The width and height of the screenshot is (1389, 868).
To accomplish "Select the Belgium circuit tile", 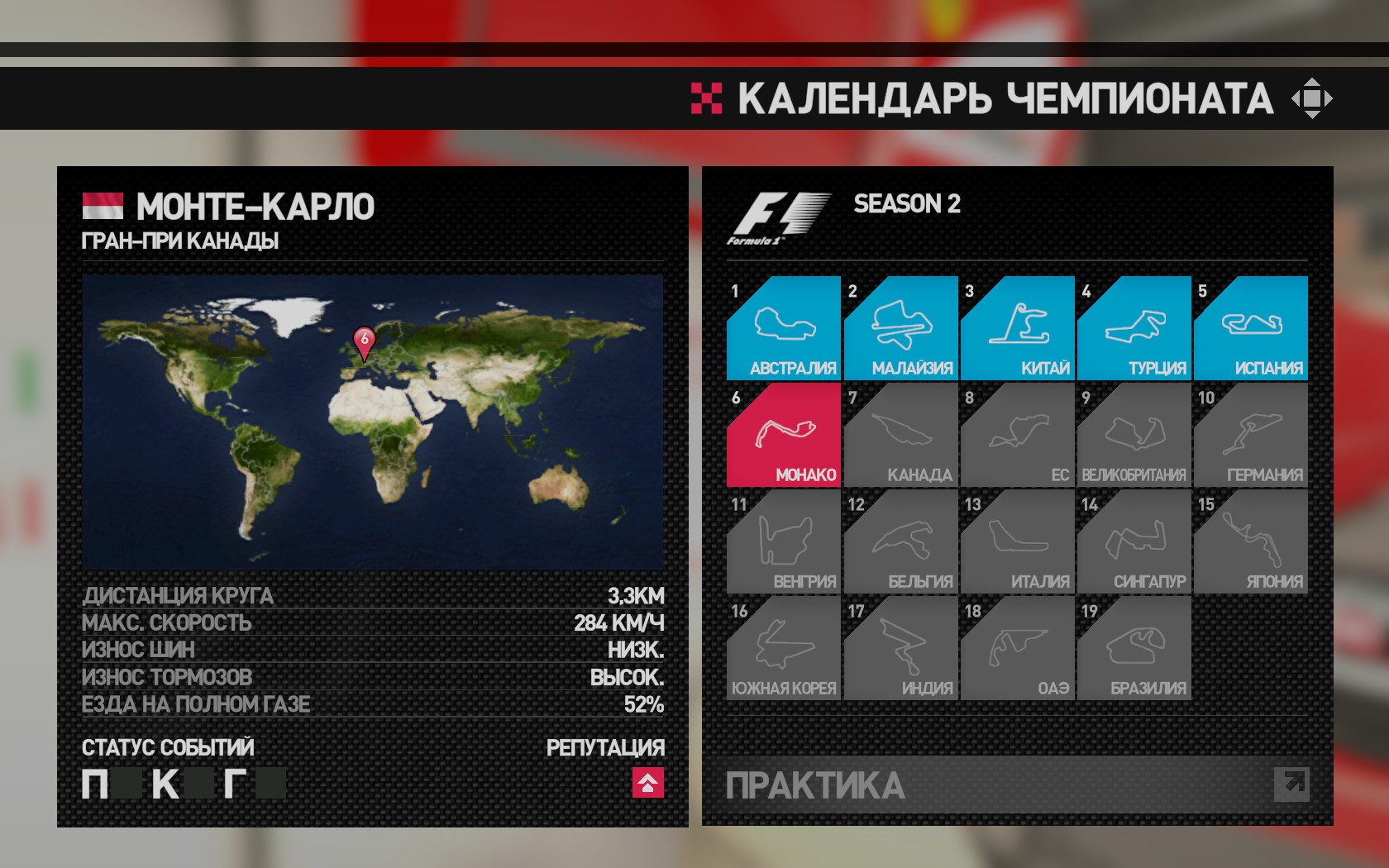I will (x=900, y=541).
